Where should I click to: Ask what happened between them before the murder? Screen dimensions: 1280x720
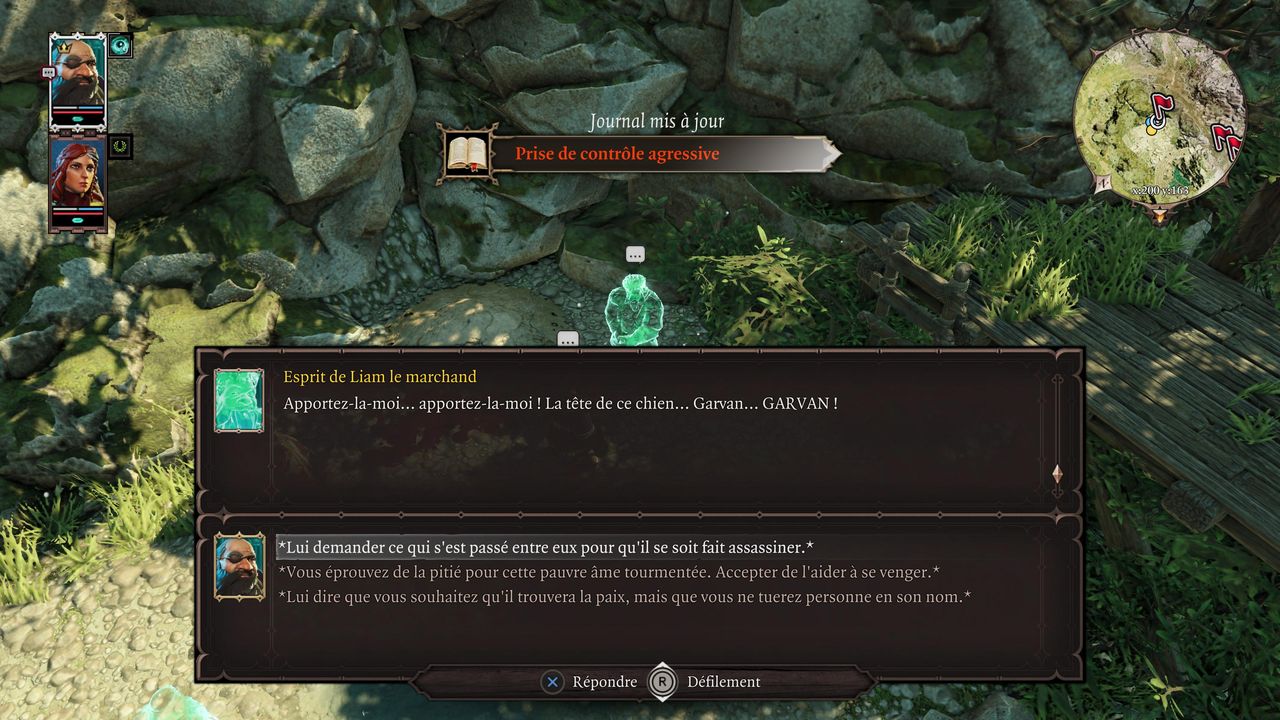click(545, 547)
